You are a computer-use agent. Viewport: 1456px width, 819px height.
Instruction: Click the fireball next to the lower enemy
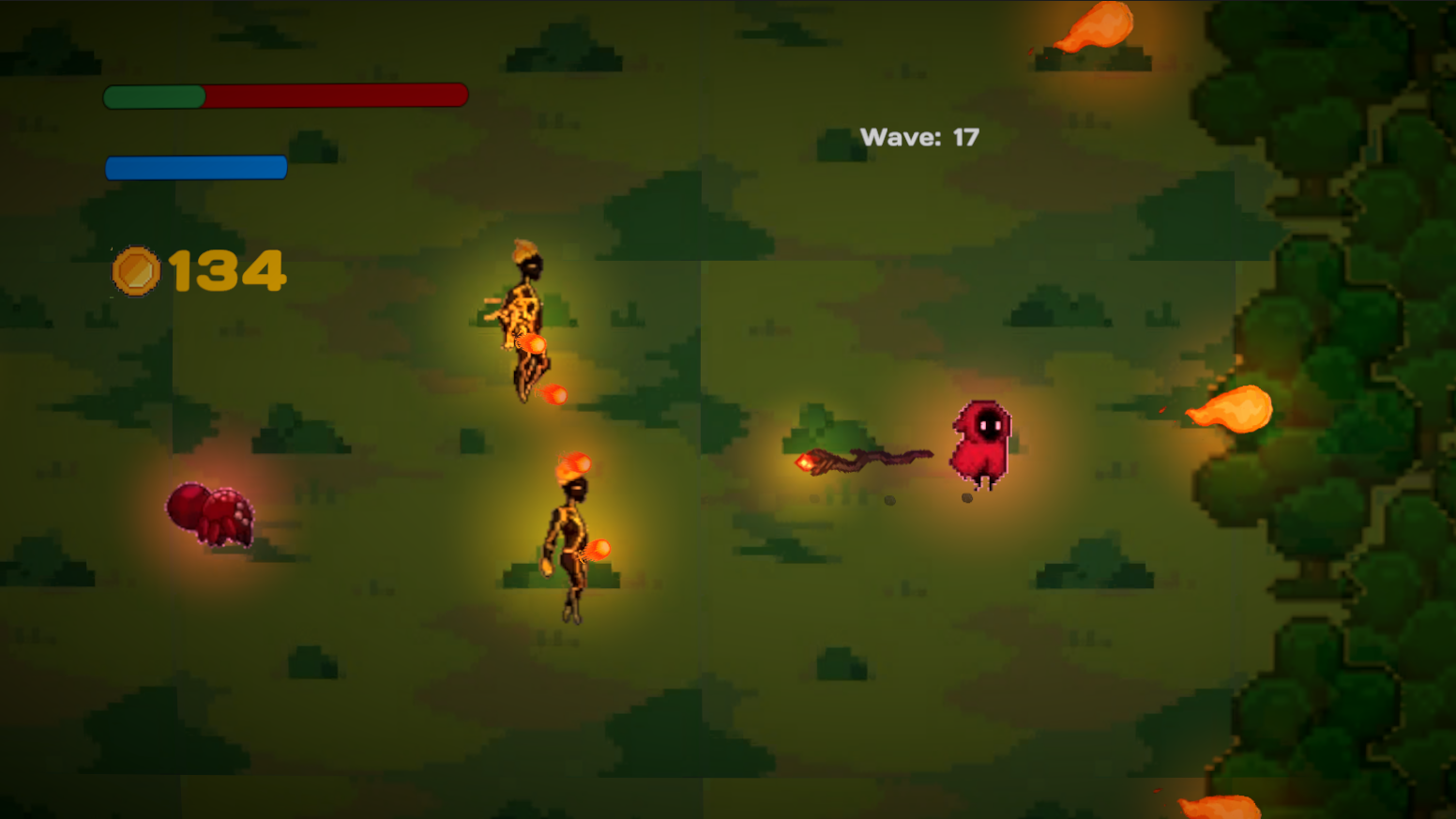pyautogui.click(x=599, y=546)
